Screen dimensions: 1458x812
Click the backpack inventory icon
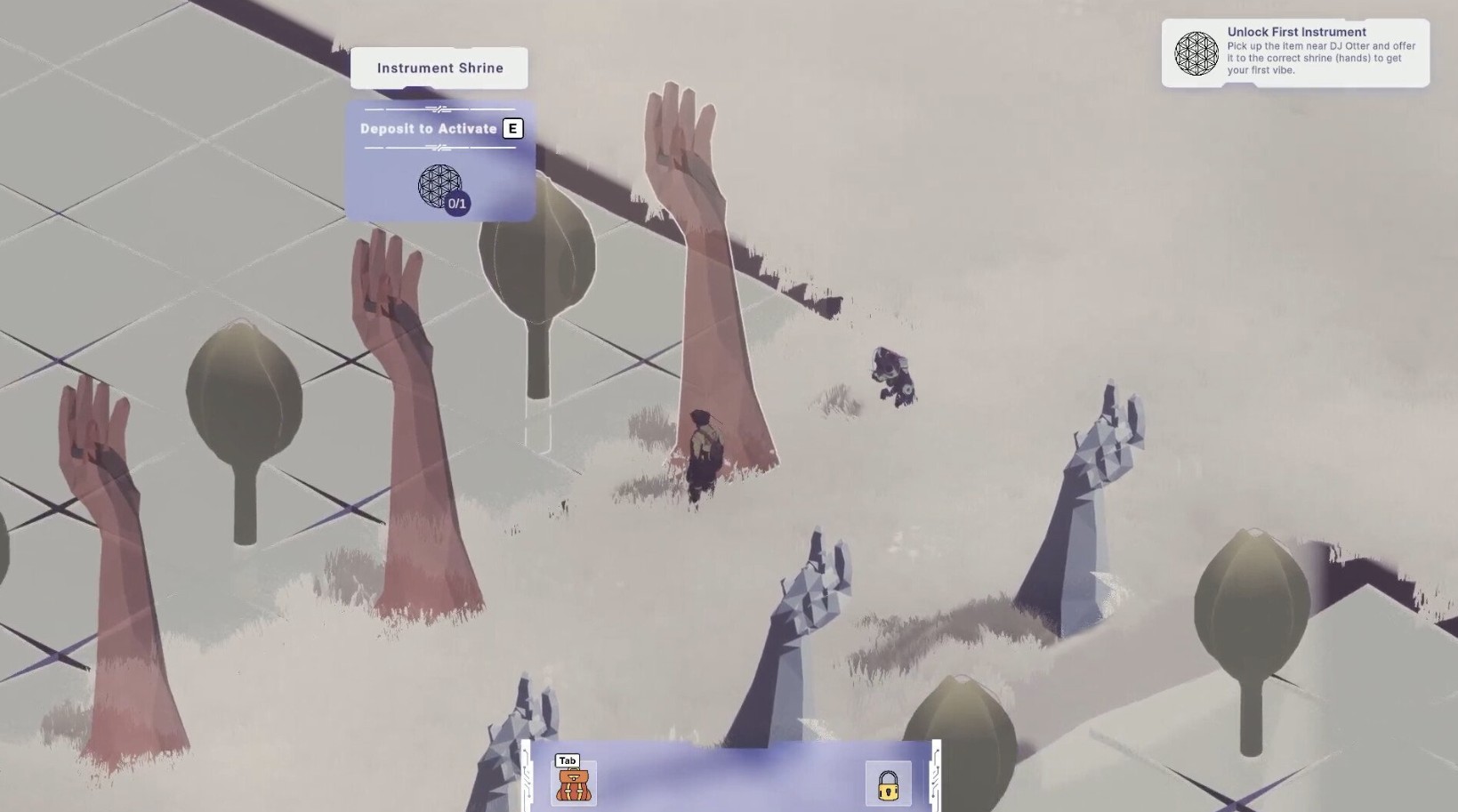tap(575, 784)
